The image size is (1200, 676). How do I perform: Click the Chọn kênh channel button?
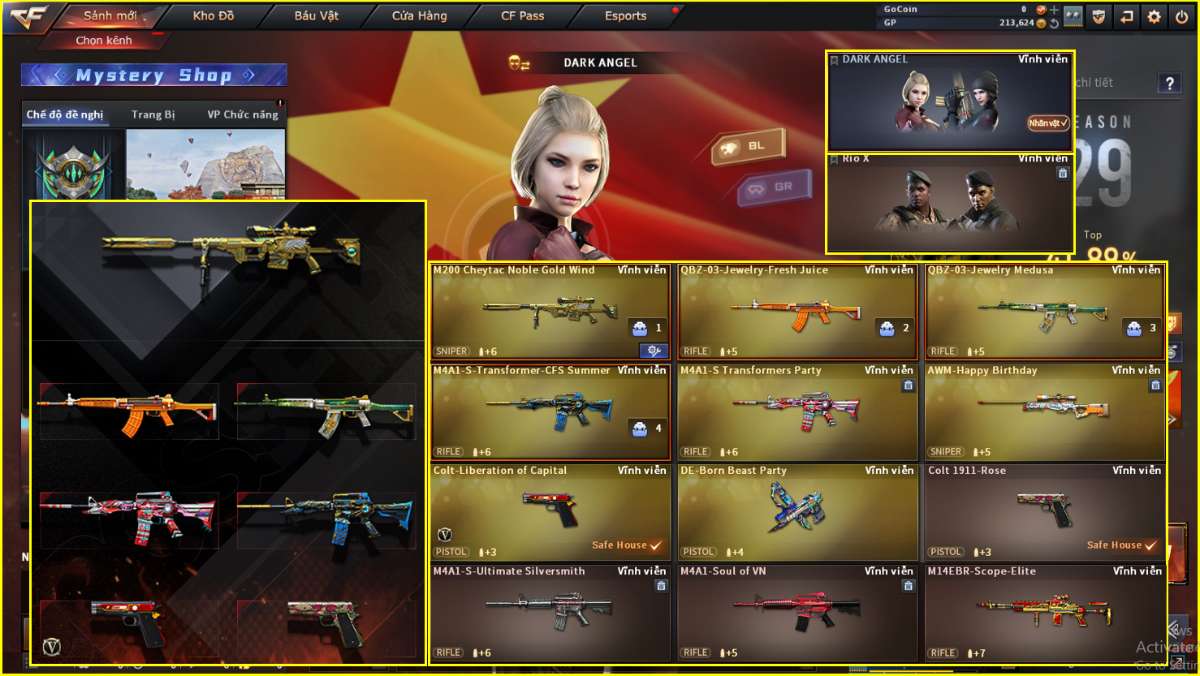coord(104,41)
